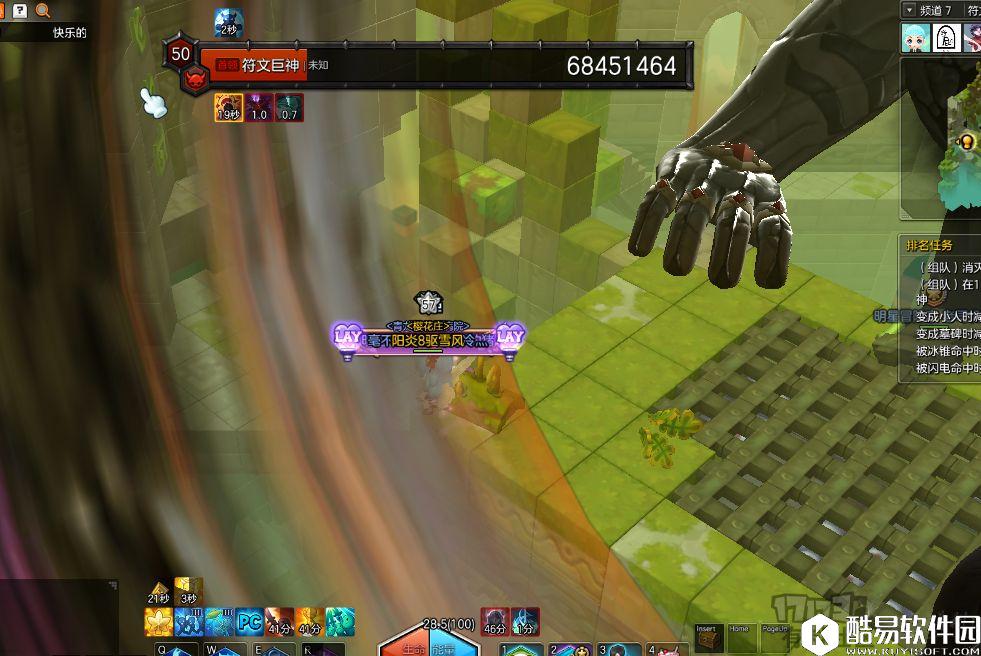Select the blue-haired character portrait

coord(914,38)
